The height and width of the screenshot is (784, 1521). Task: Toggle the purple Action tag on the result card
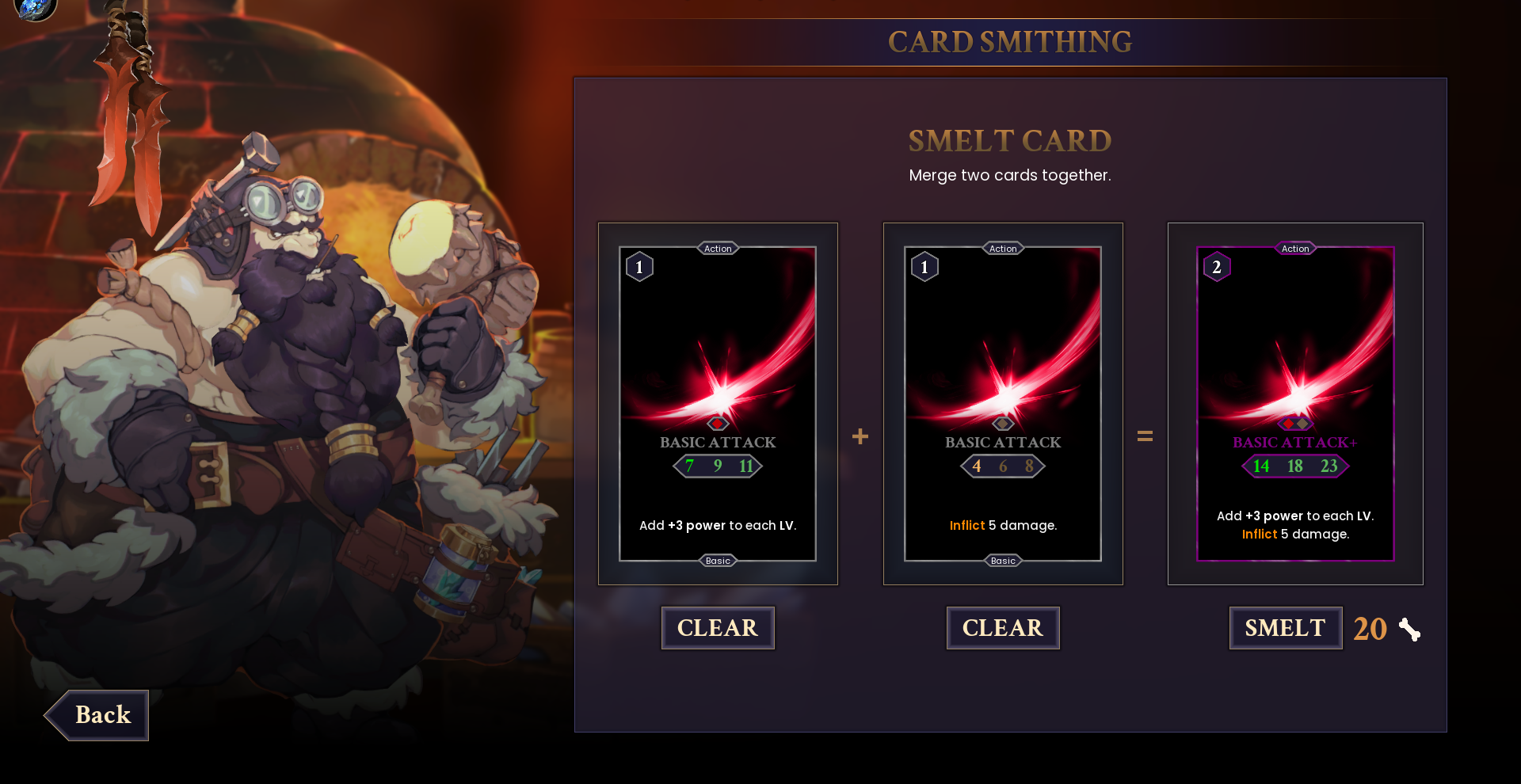coord(1295,248)
